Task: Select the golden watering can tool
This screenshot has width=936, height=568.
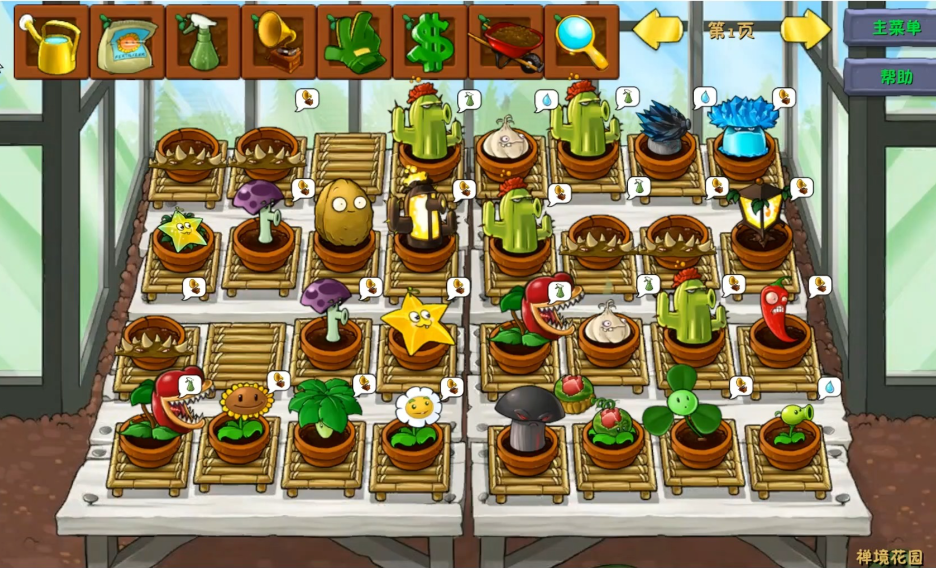Action: click(51, 42)
